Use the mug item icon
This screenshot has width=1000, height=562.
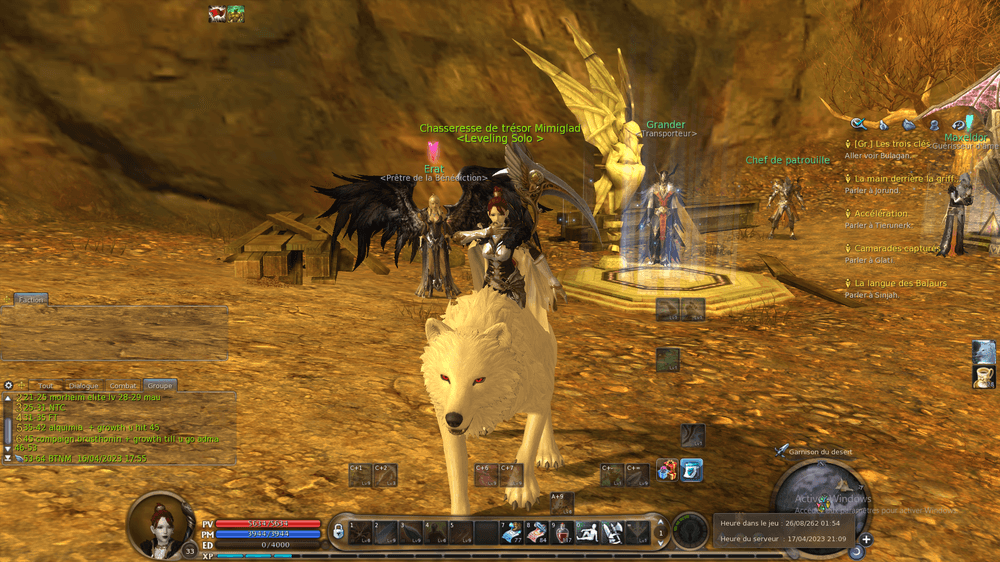[984, 376]
